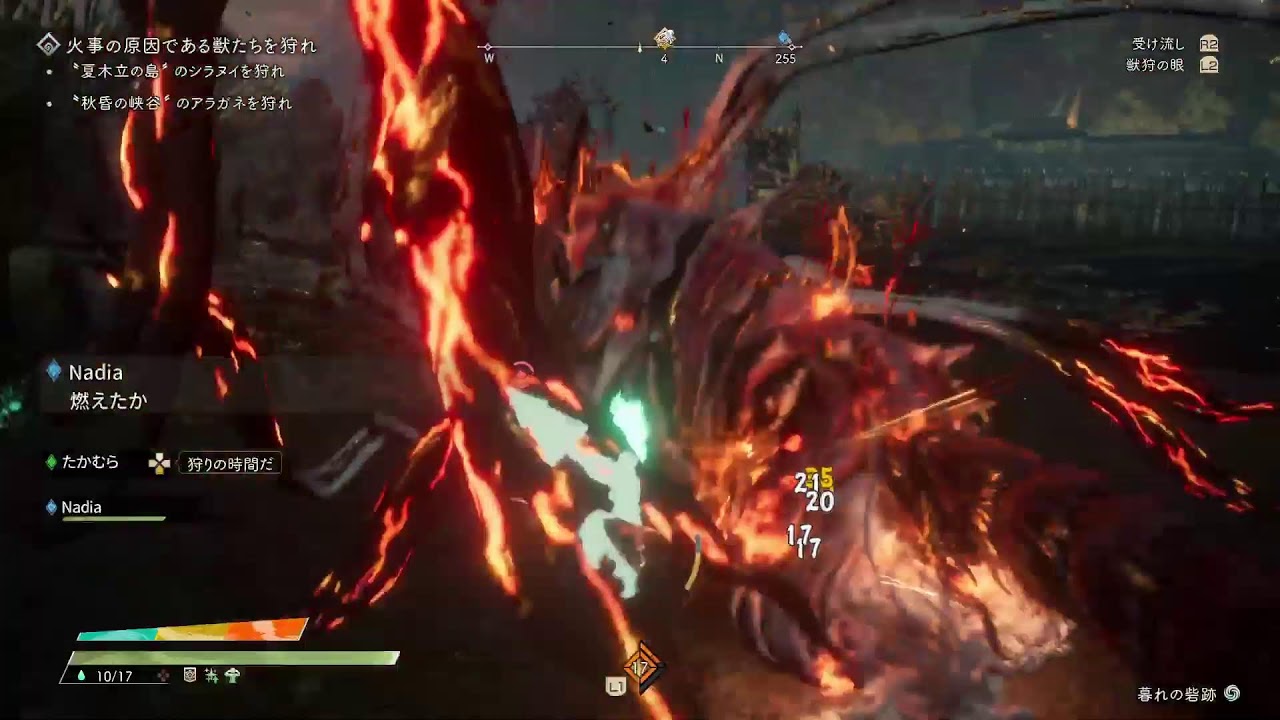This screenshot has width=1280, height=720.
Task: Select party member たかむら in the party list
Action: pyautogui.click(x=90, y=462)
